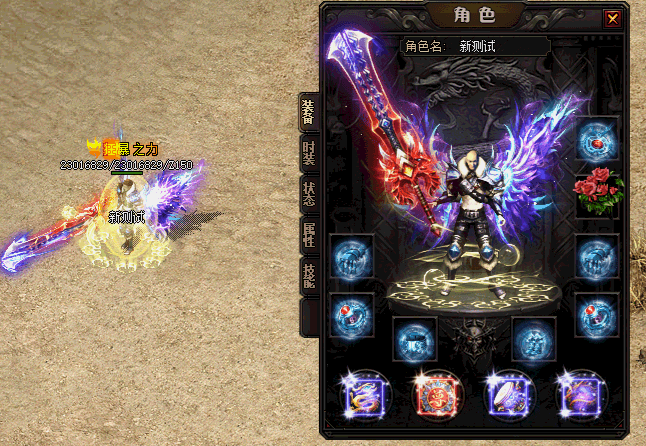Image resolution: width=646 pixels, height=446 pixels.
Task: Show the 状态 status tab
Action: tap(309, 193)
